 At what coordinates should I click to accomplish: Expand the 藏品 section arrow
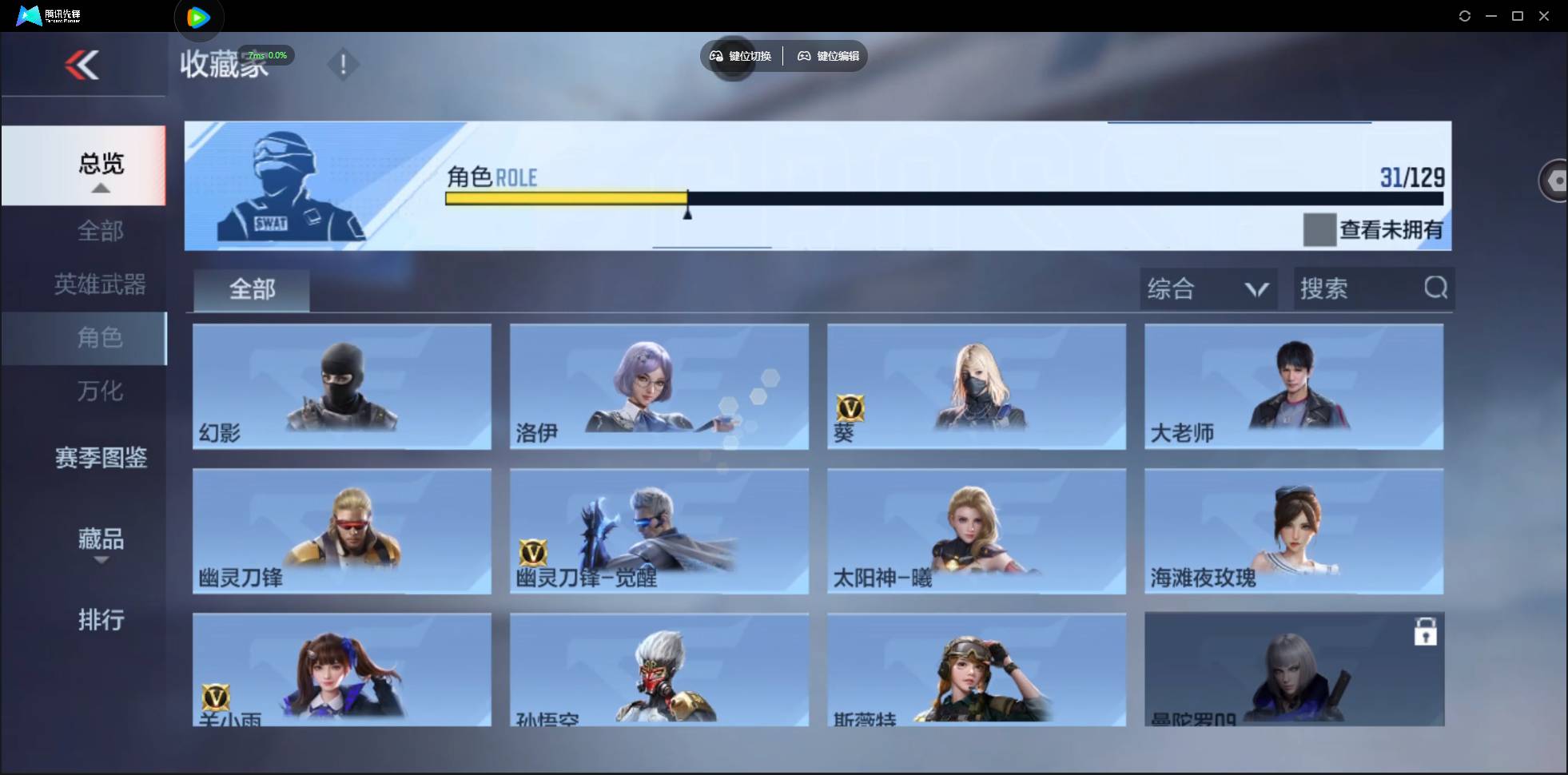(101, 562)
